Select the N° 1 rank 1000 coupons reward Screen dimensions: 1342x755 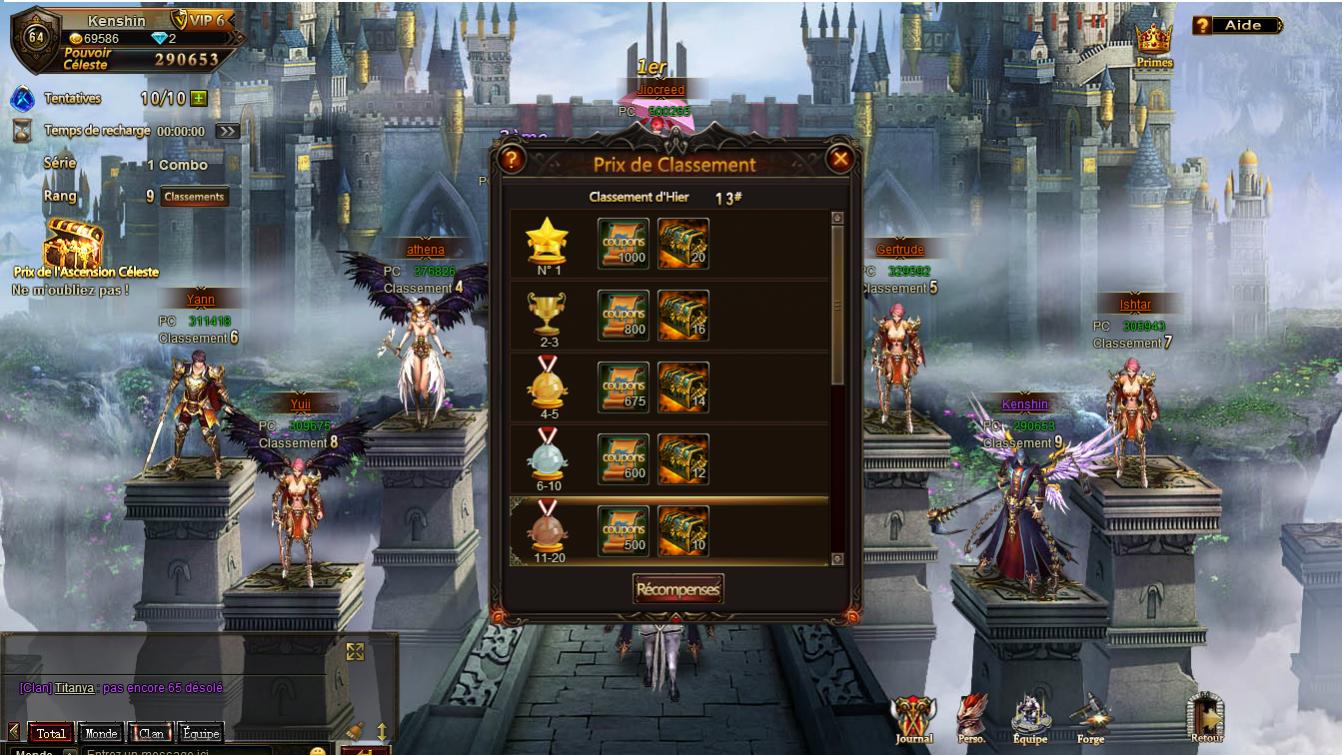623,243
